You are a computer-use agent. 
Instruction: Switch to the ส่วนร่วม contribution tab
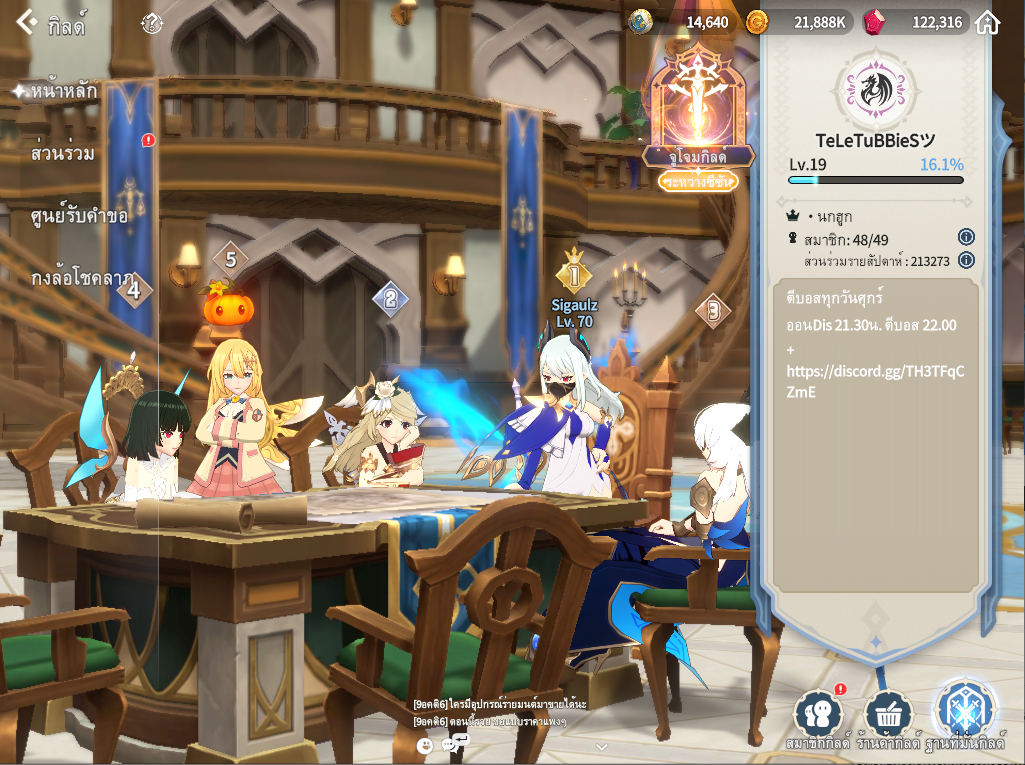(x=63, y=154)
